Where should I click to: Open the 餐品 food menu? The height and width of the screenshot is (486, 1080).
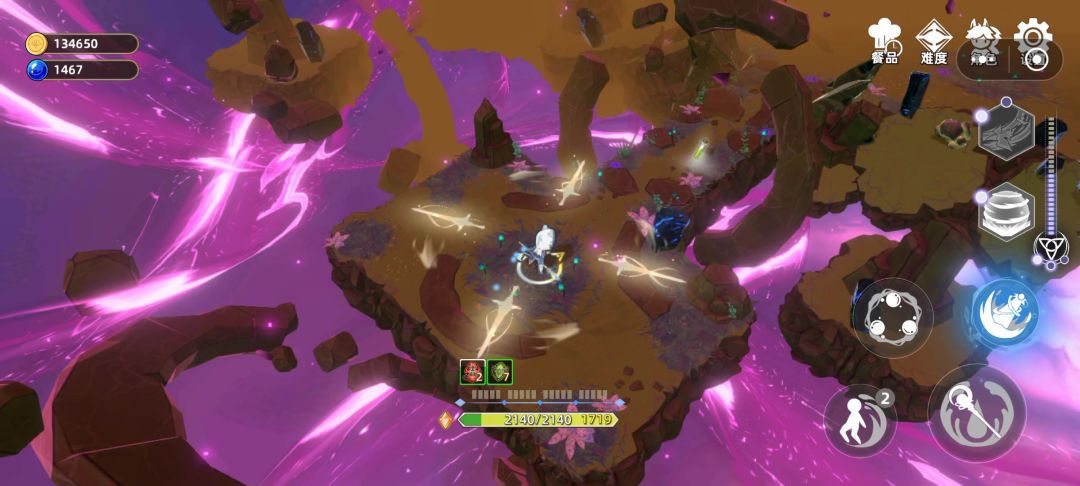[884, 41]
